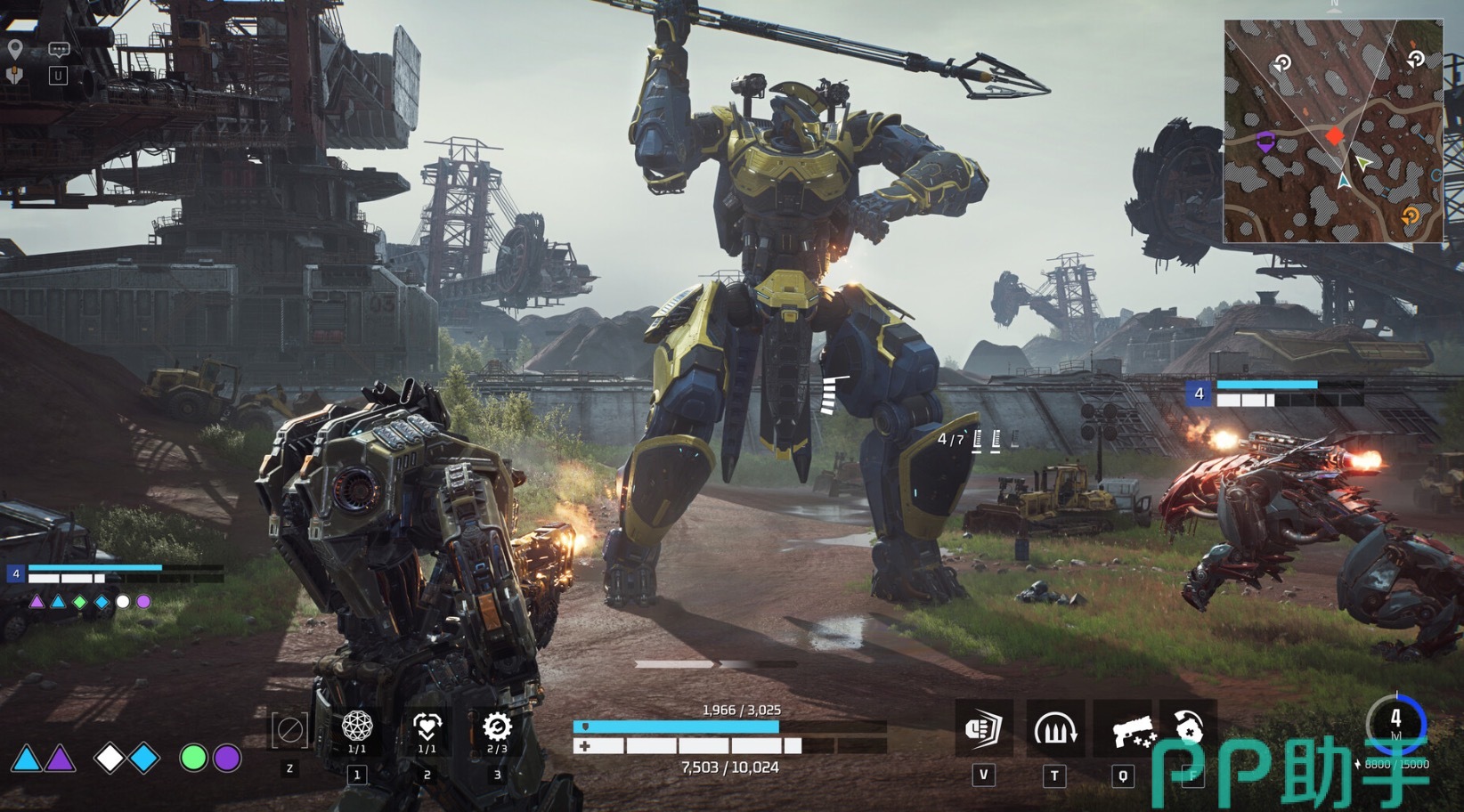The height and width of the screenshot is (812, 1464).
Task: Select the empty crossed-circle slot
Action: 290,731
